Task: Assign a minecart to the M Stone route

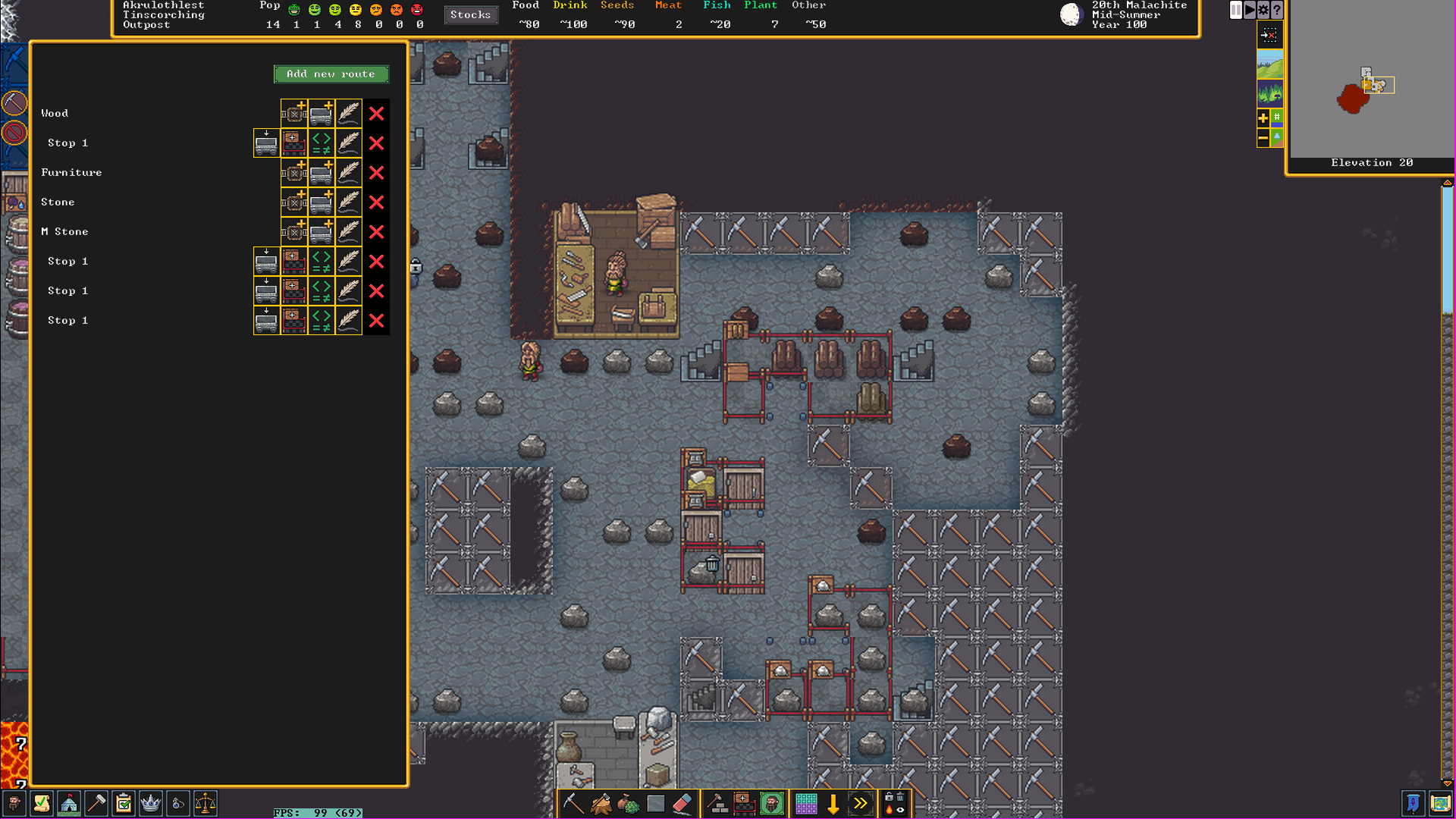Action: coord(322,232)
